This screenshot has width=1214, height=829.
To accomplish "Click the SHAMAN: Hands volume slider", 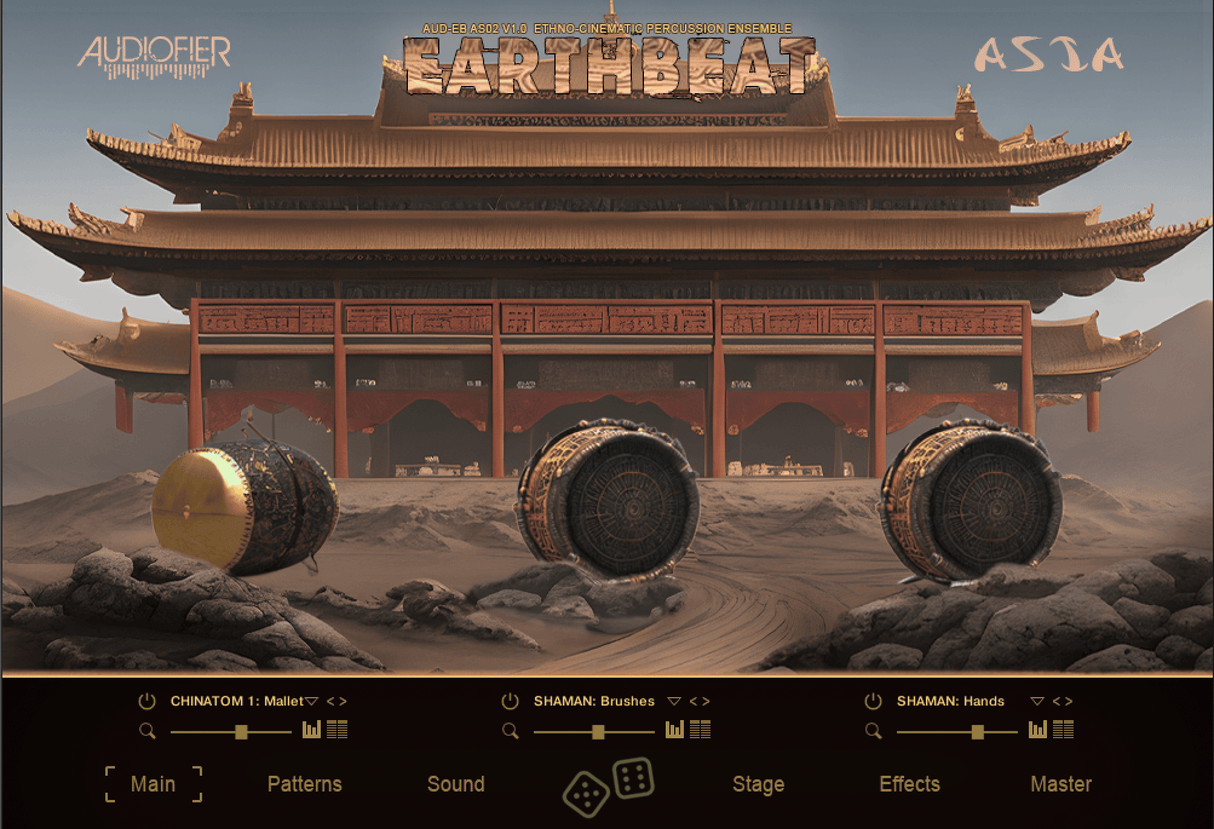I will pyautogui.click(x=978, y=732).
